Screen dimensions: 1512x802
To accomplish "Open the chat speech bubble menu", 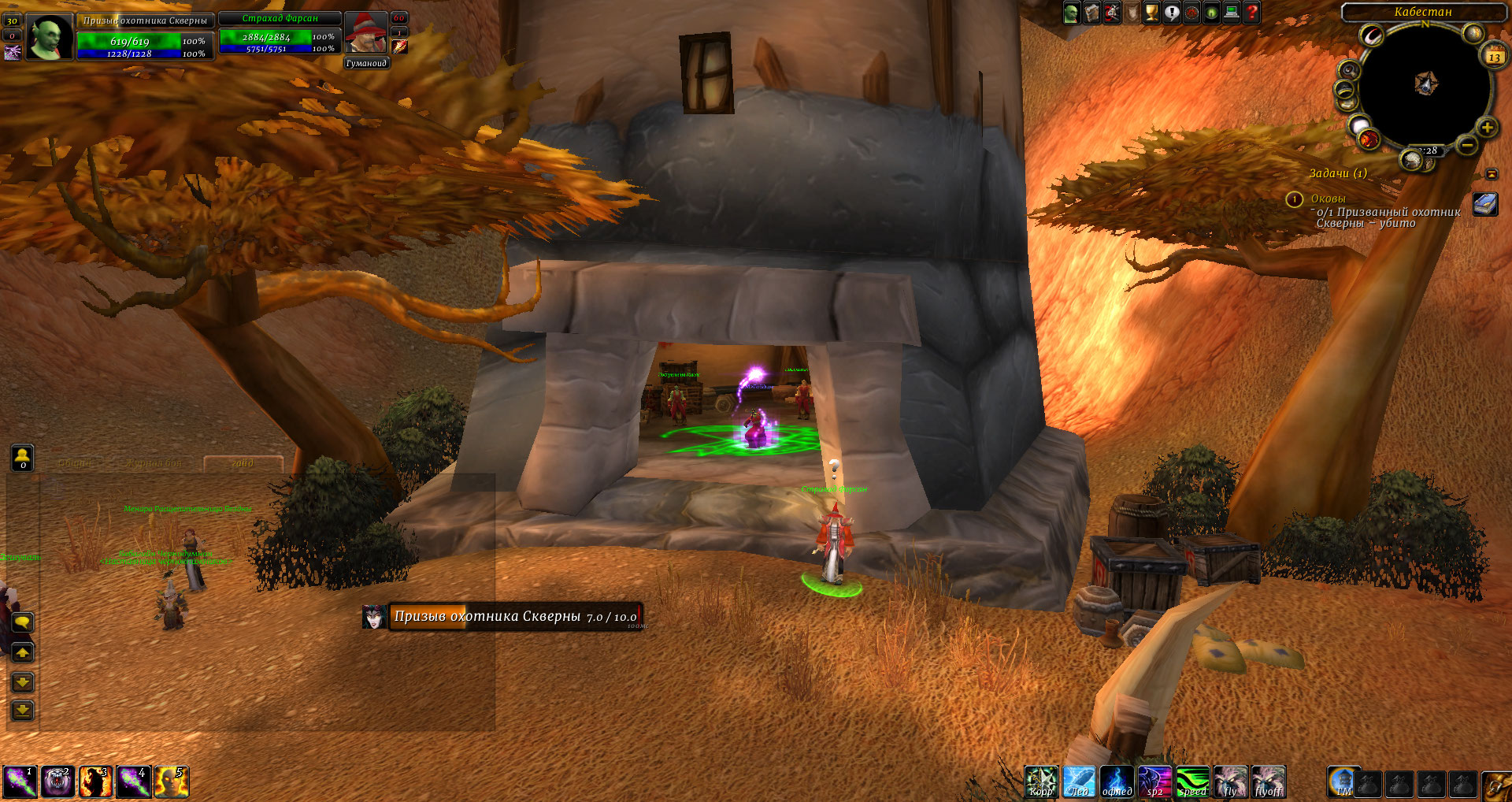I will point(22,623).
